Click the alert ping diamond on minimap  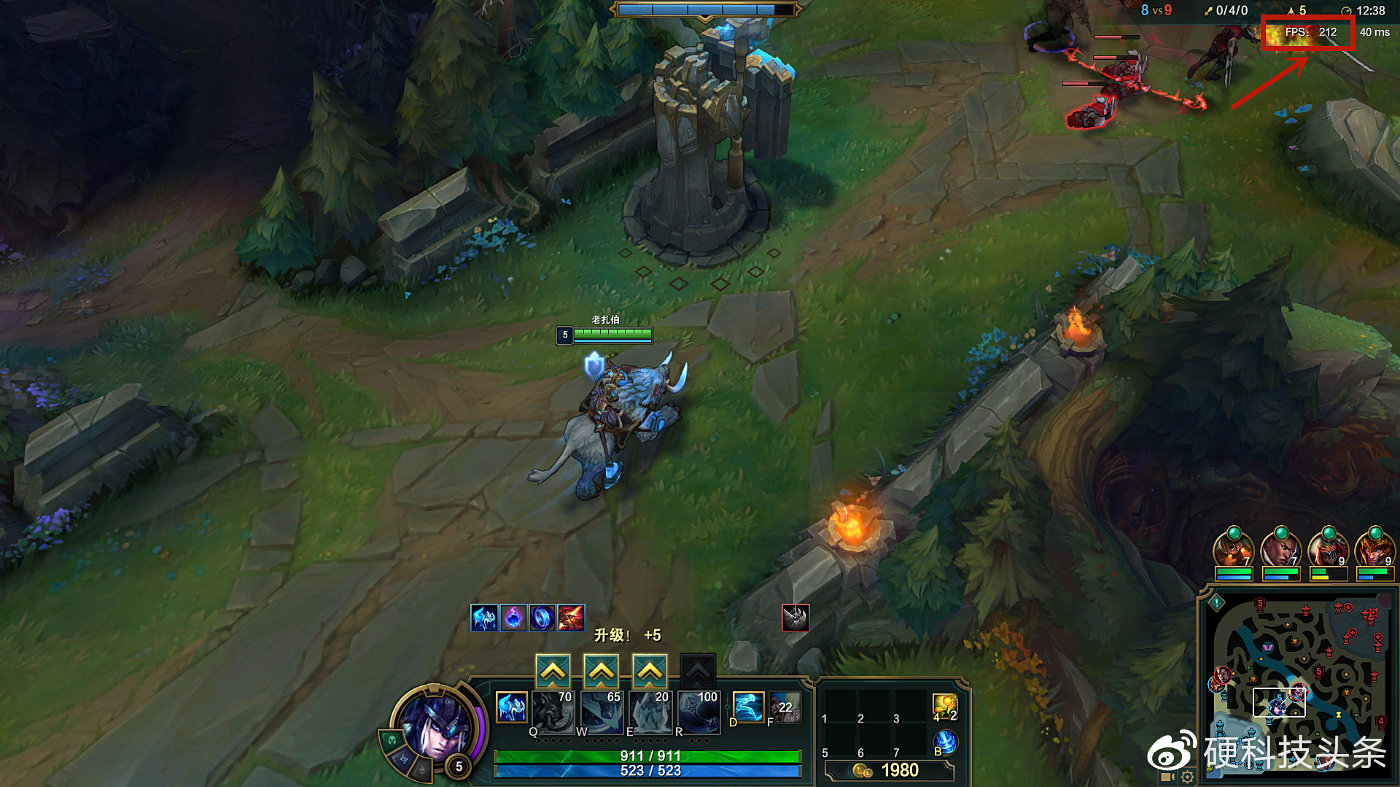[x=1216, y=602]
